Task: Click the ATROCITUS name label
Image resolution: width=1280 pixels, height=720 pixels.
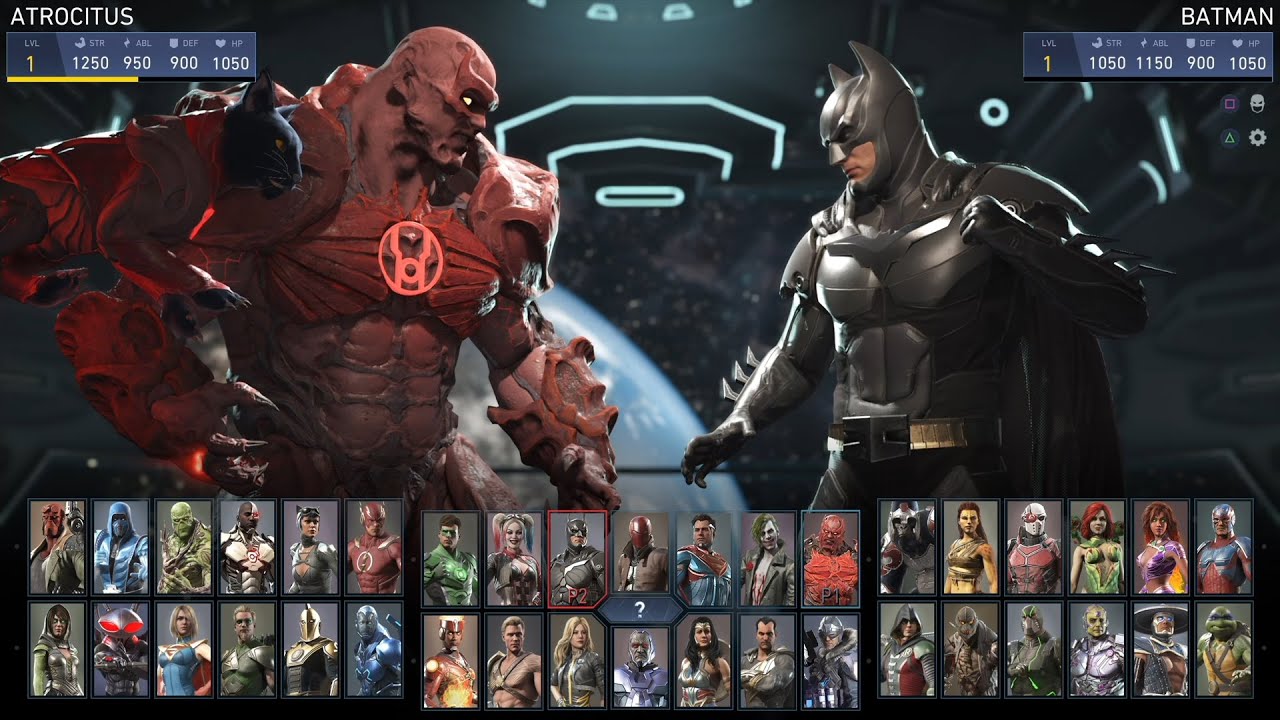Action: pyautogui.click(x=70, y=15)
